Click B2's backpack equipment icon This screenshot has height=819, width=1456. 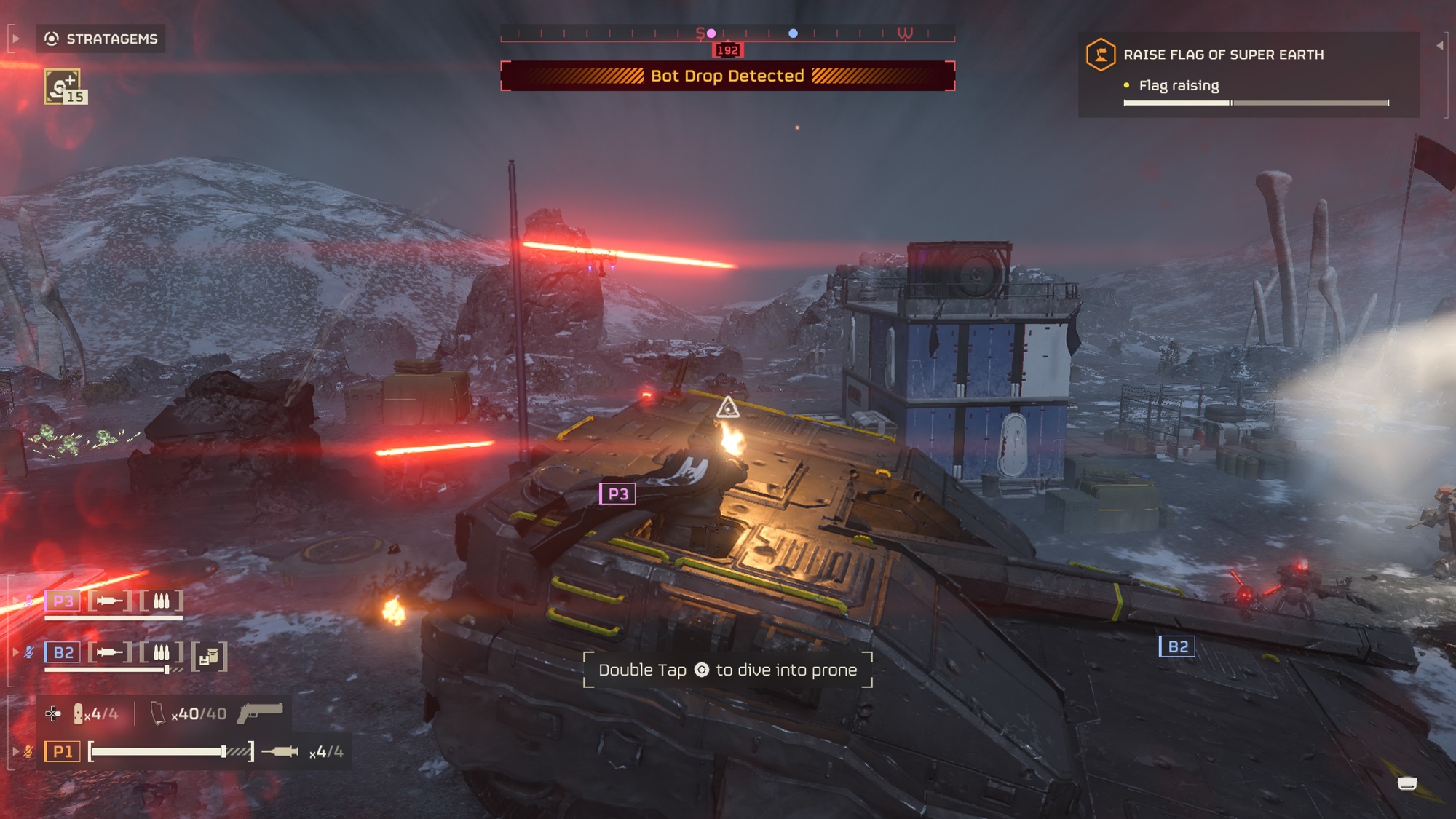coord(210,657)
